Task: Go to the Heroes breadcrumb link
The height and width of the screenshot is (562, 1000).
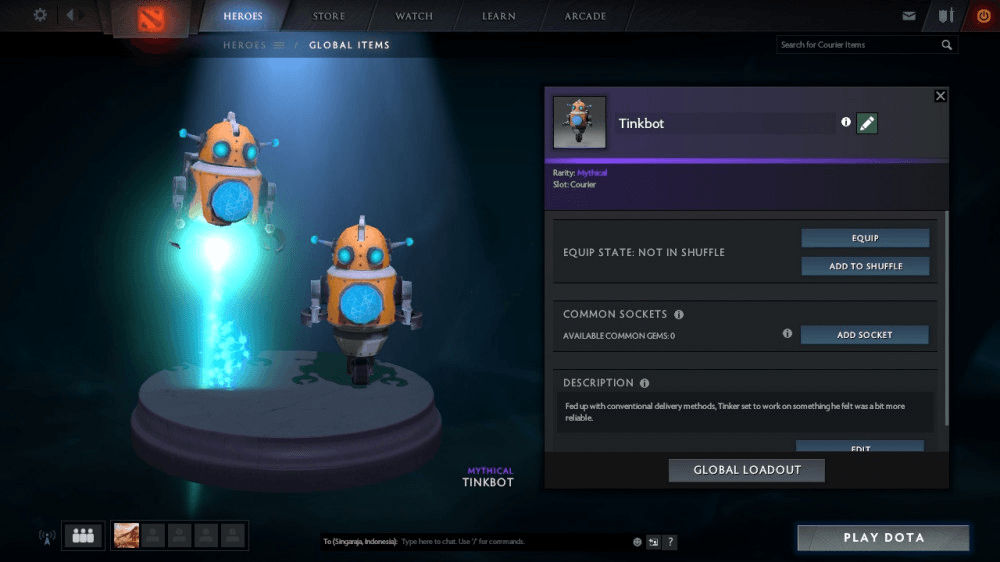Action: pos(245,45)
